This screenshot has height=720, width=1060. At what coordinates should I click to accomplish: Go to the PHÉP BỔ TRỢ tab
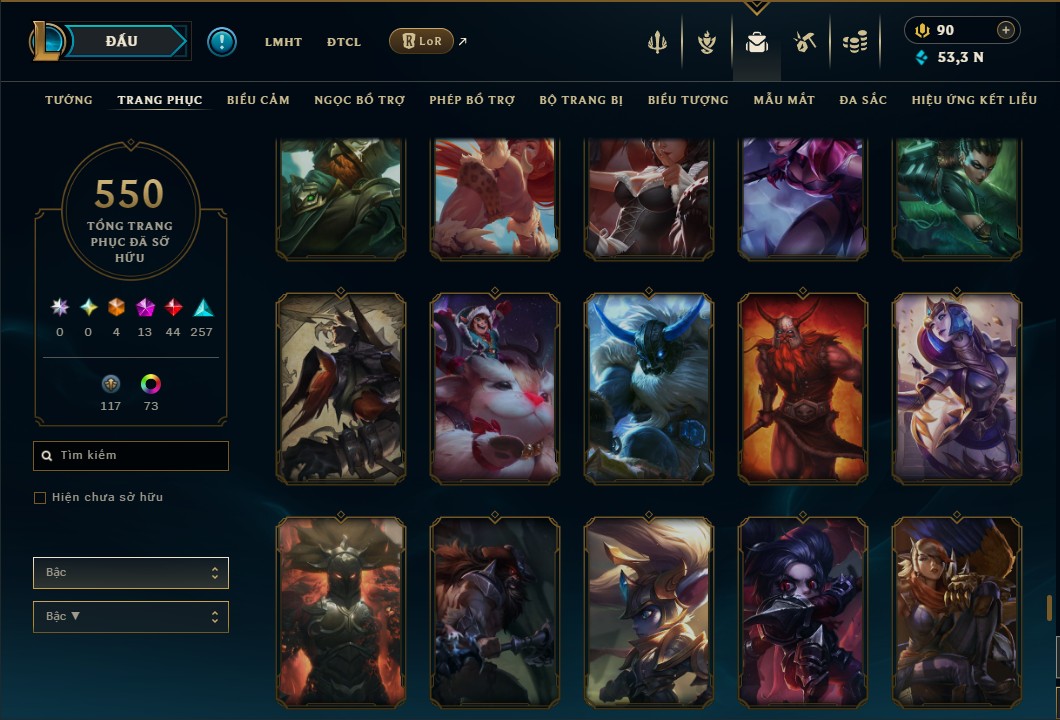(472, 100)
